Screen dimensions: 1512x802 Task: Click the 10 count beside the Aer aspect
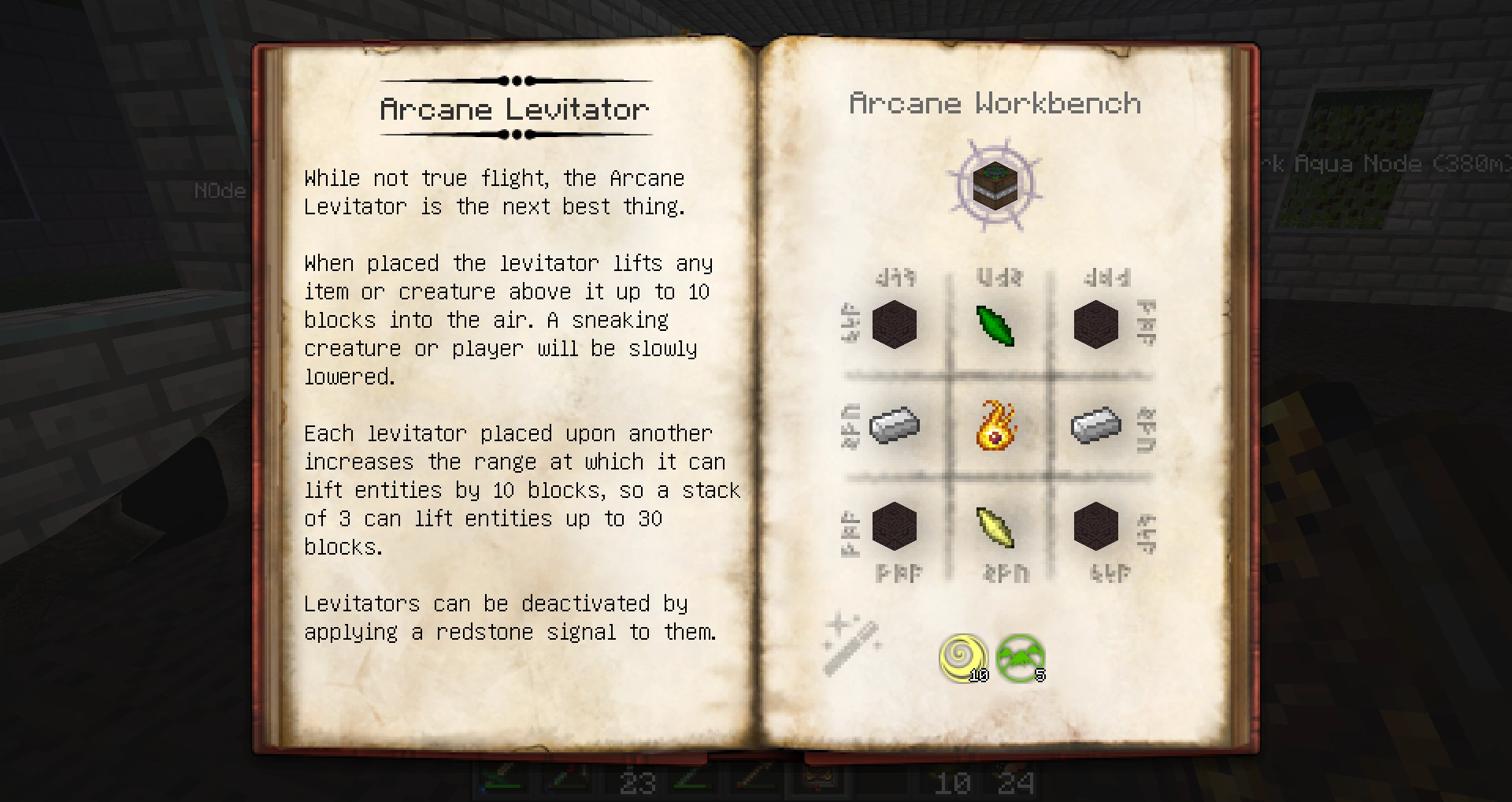979,675
